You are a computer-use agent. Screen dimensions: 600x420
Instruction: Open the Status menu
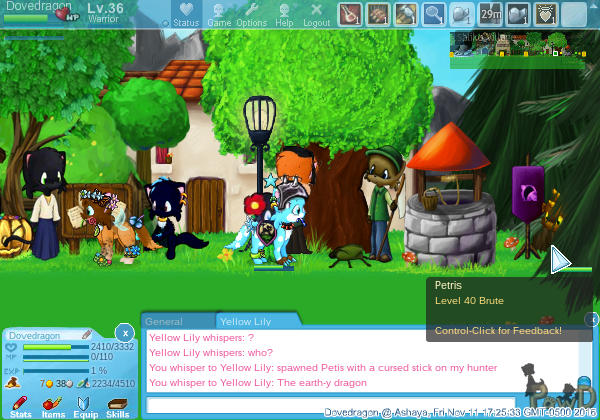[186, 14]
